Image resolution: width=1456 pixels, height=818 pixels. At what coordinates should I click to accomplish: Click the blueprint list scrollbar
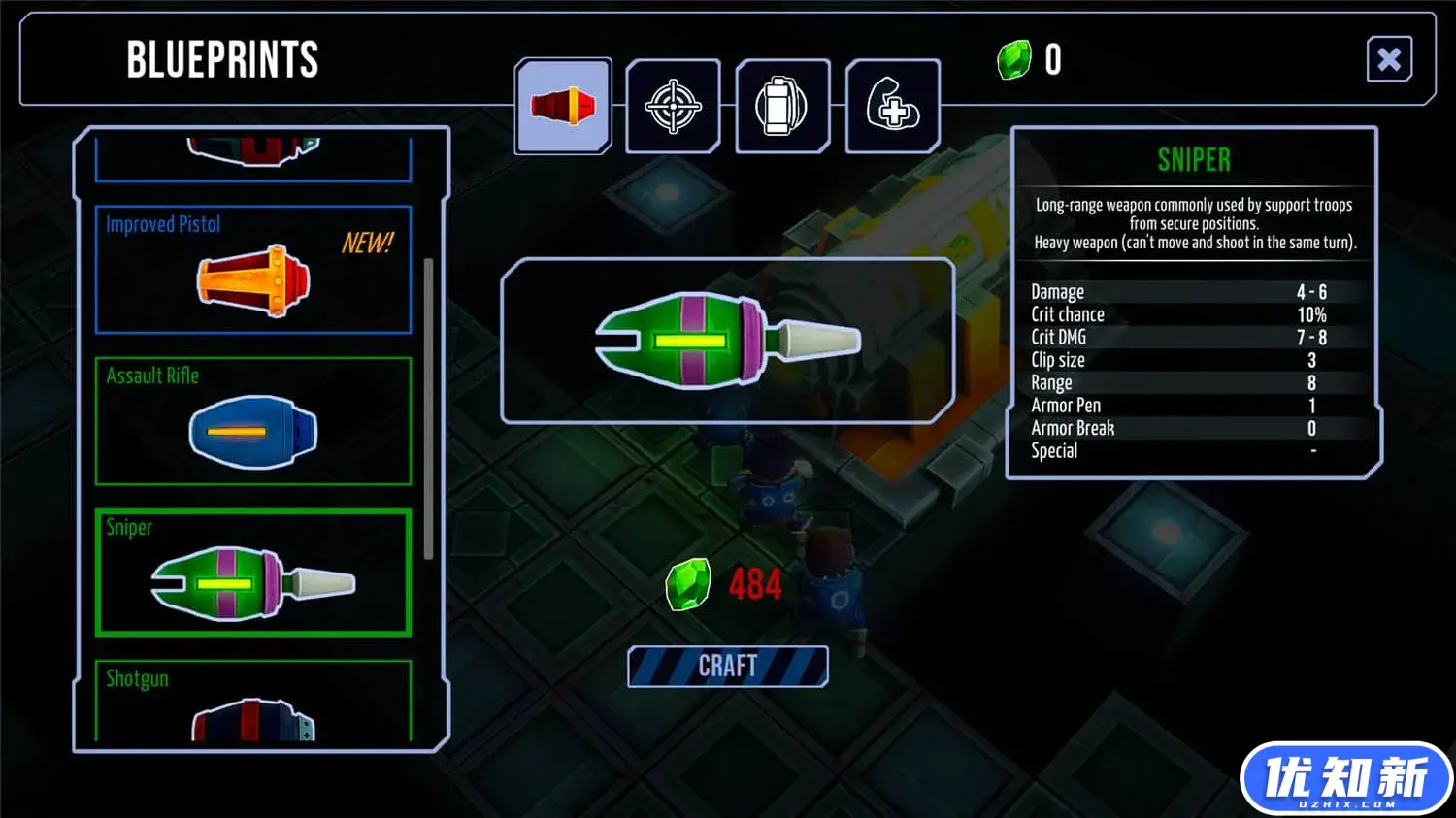[x=428, y=408]
